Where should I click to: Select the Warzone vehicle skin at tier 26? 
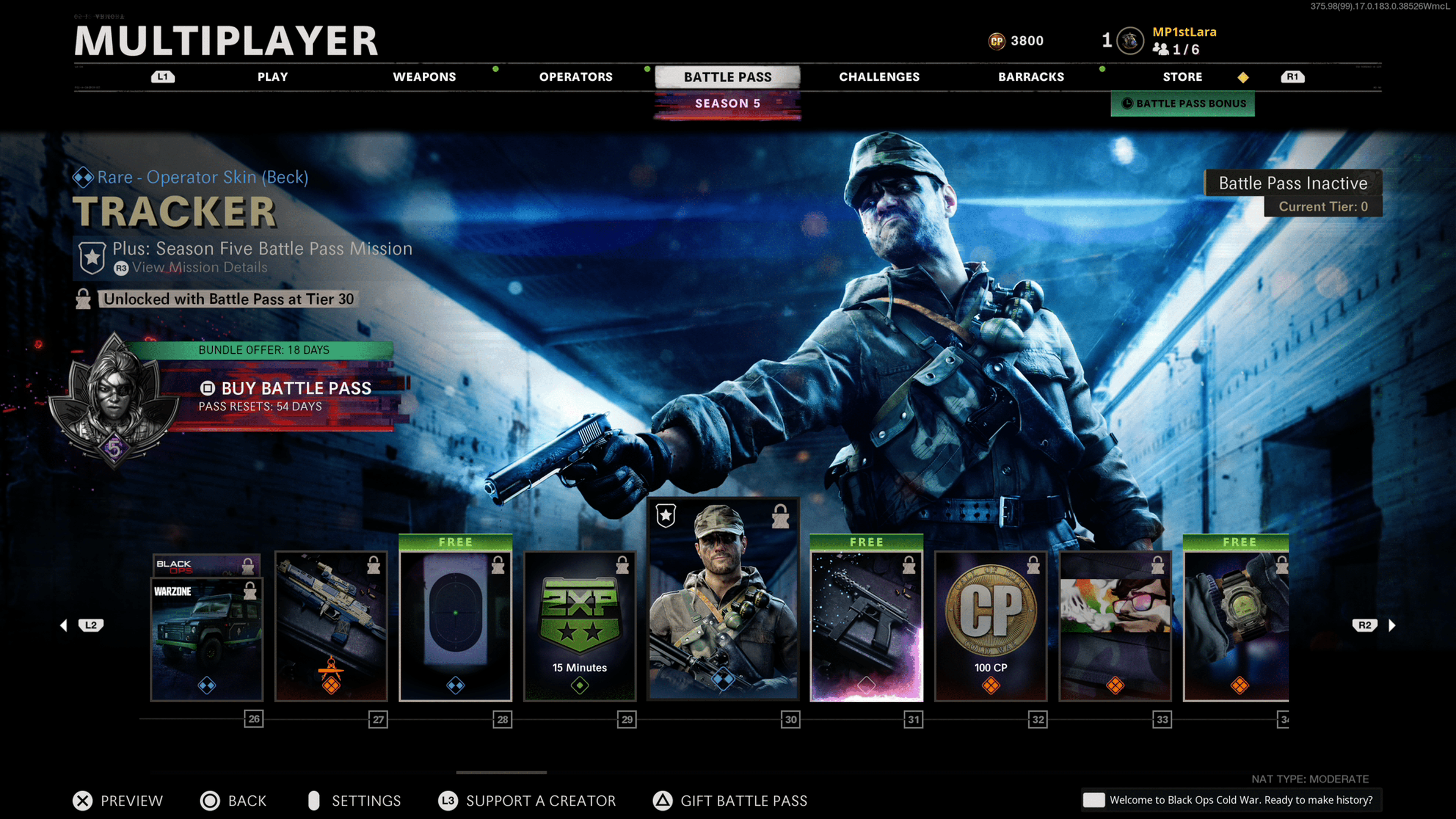[x=207, y=639]
